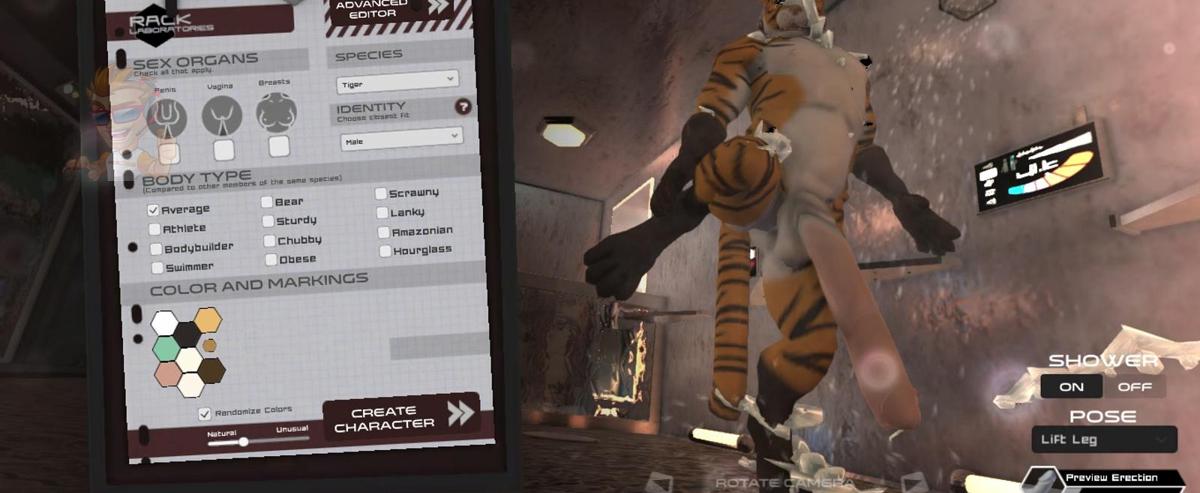1200x493 pixels.
Task: Check the Hourglass body type
Action: tap(386, 251)
